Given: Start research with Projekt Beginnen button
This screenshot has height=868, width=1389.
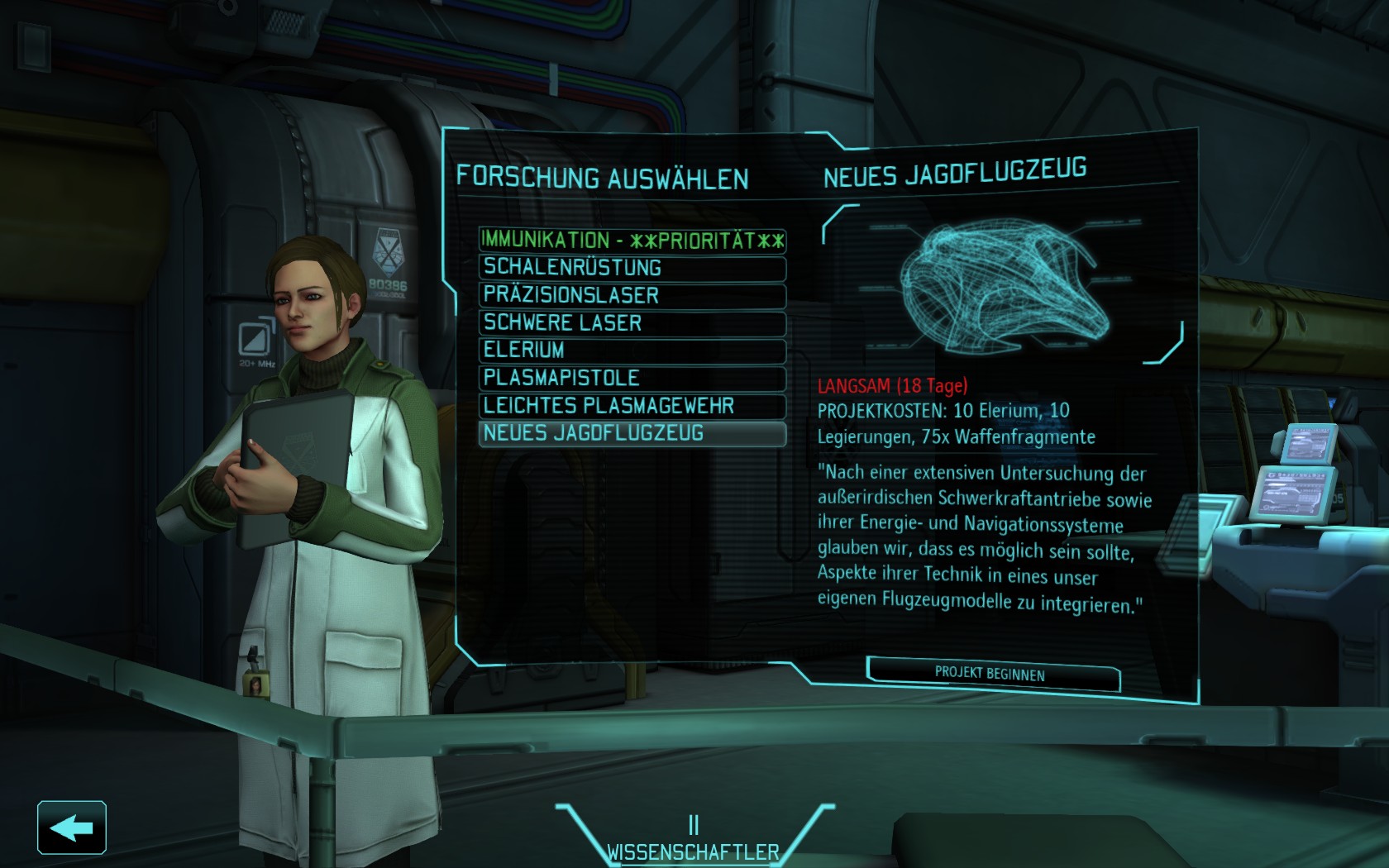Looking at the screenshot, I should pyautogui.click(x=992, y=674).
